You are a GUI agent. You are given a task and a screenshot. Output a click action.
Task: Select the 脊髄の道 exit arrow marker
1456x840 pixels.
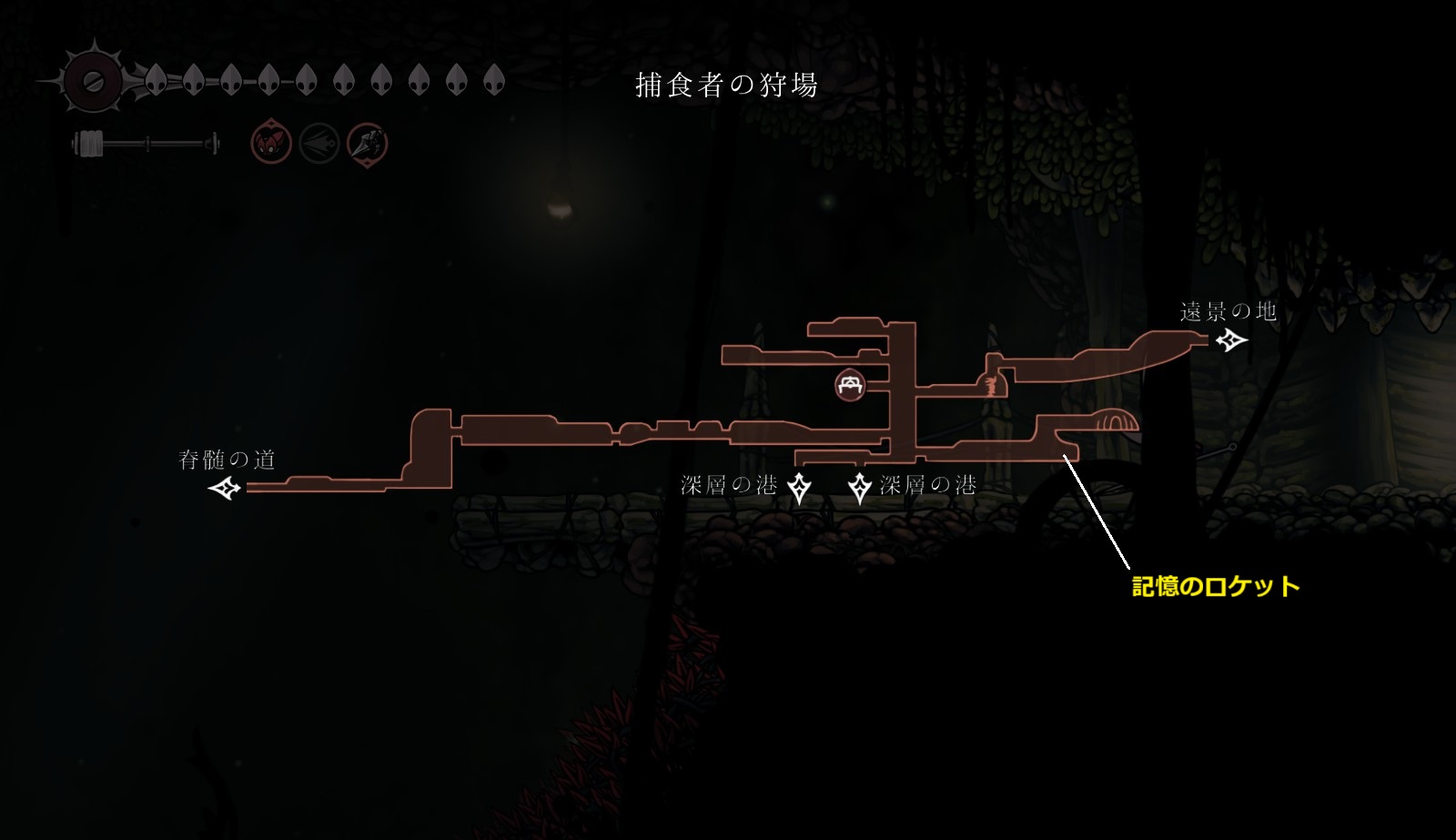pos(224,489)
